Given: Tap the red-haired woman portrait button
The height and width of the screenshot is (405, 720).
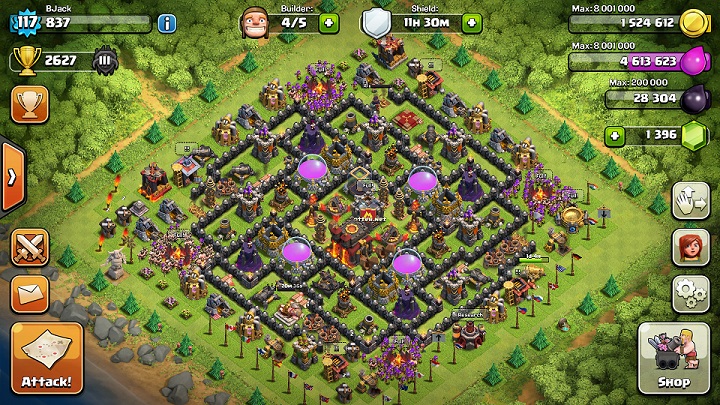Looking at the screenshot, I should [688, 246].
